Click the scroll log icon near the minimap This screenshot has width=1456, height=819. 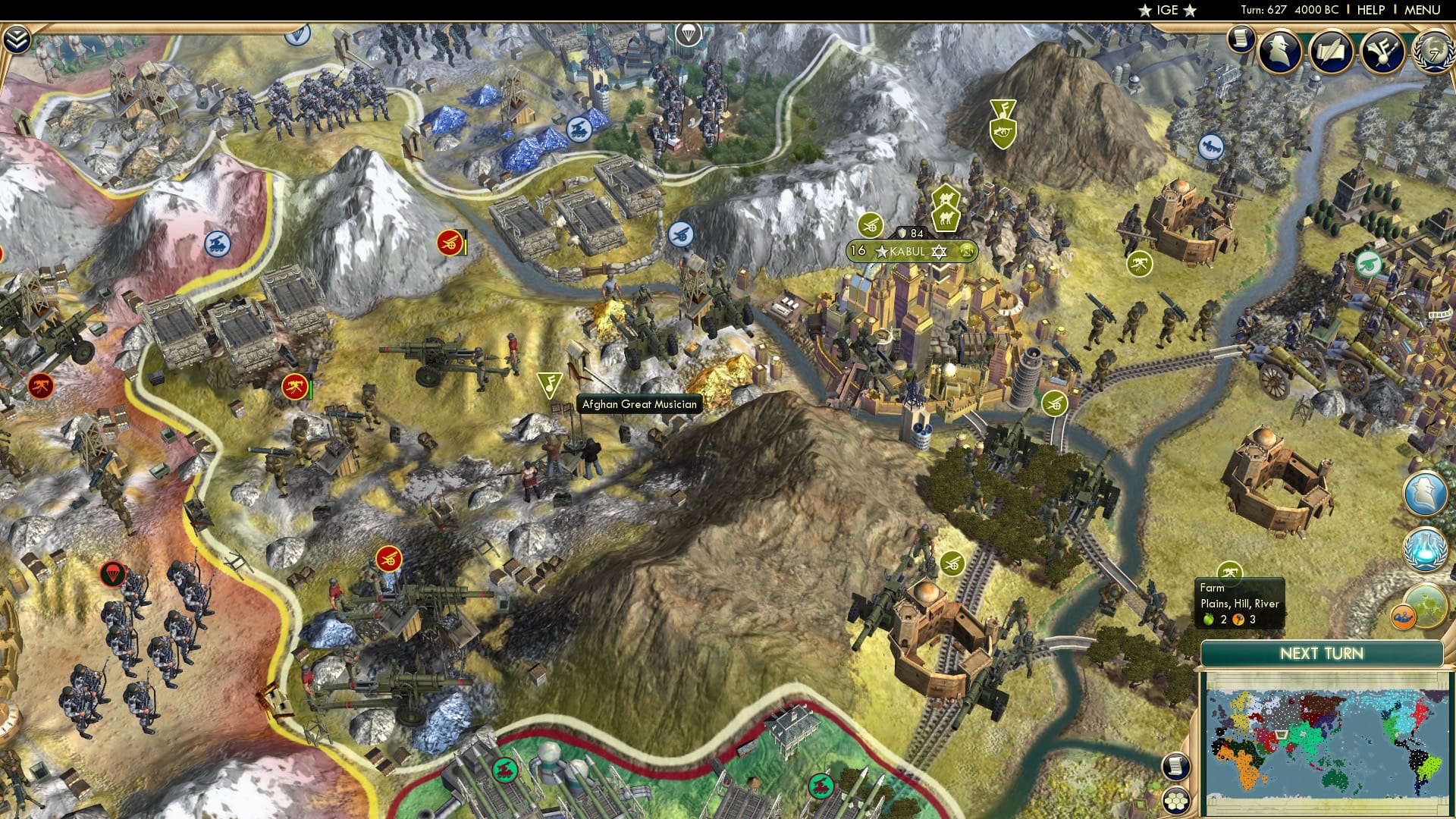coord(1176,767)
